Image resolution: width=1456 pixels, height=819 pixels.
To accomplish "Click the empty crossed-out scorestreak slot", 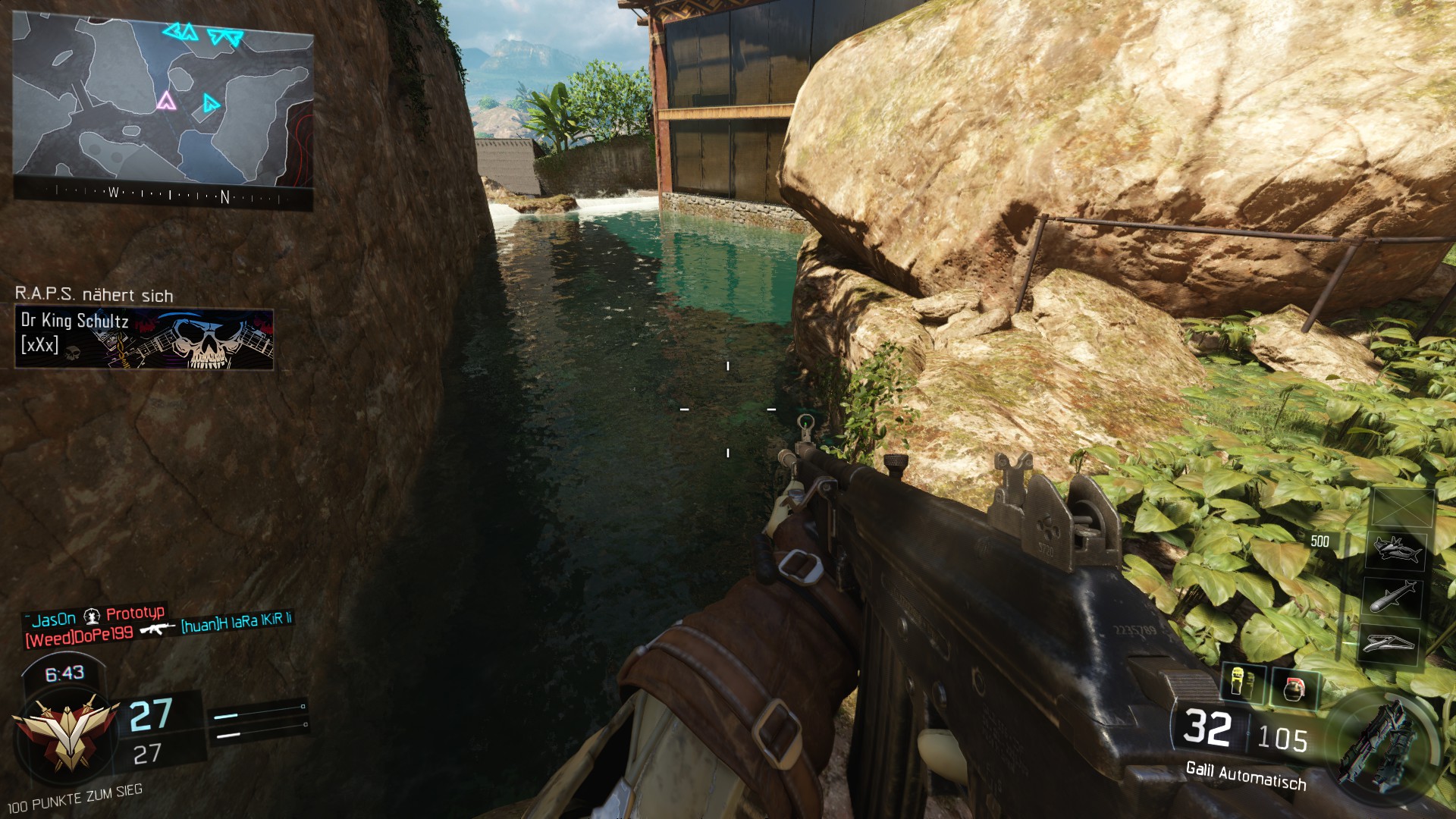I will [x=1402, y=507].
